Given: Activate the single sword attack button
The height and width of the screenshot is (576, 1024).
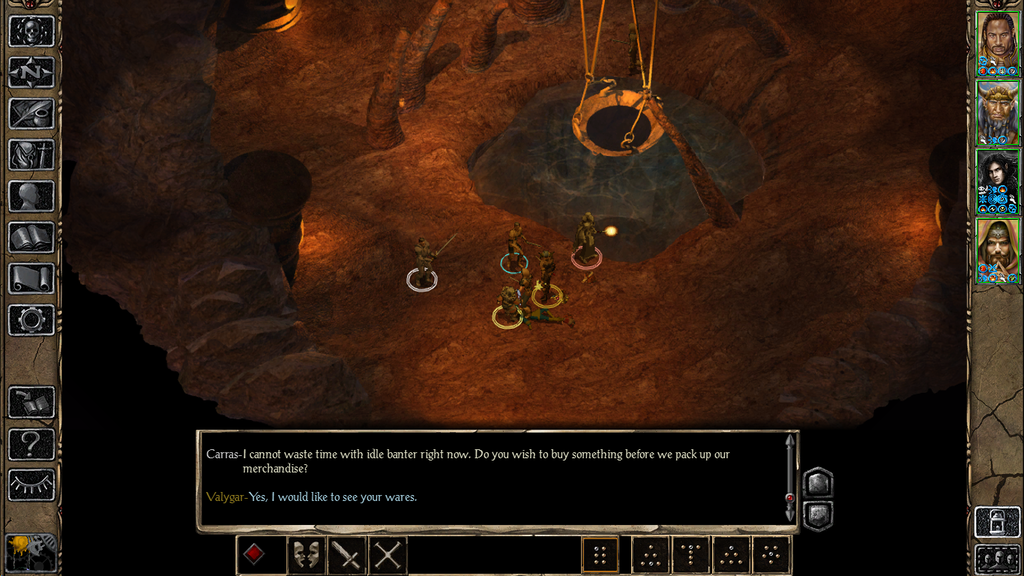Looking at the screenshot, I should (x=347, y=555).
